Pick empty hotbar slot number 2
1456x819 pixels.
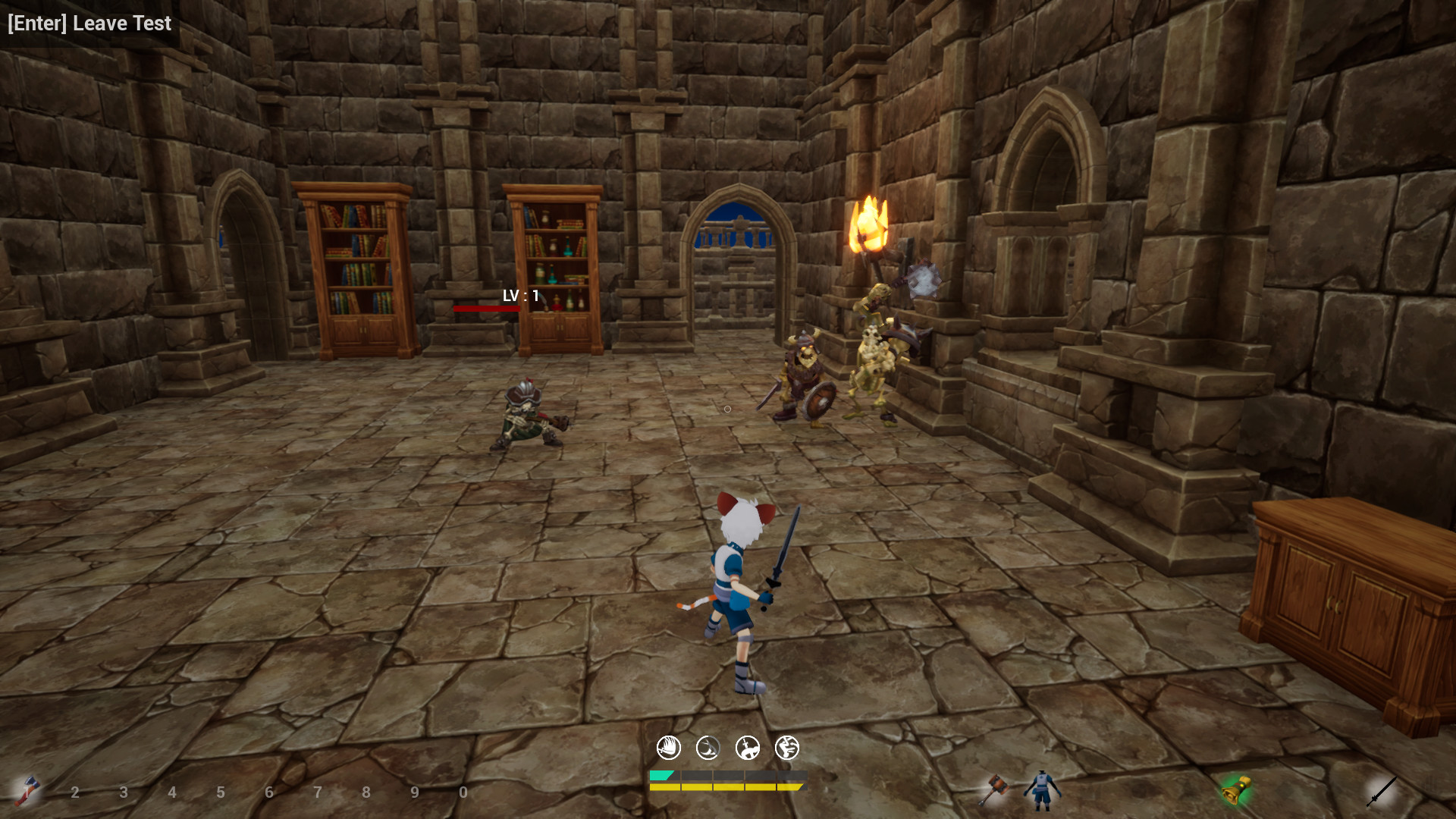pyautogui.click(x=75, y=792)
